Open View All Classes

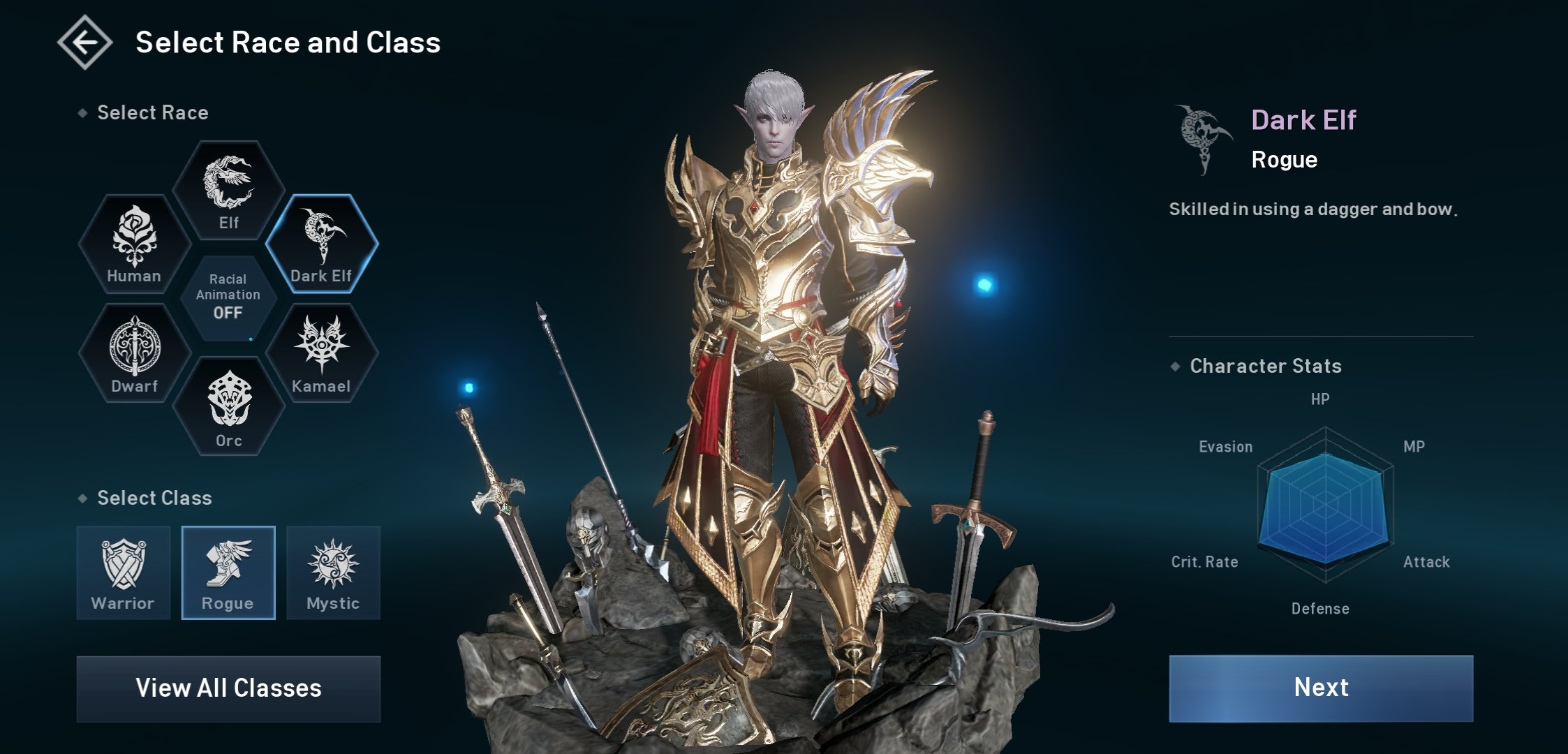click(228, 688)
